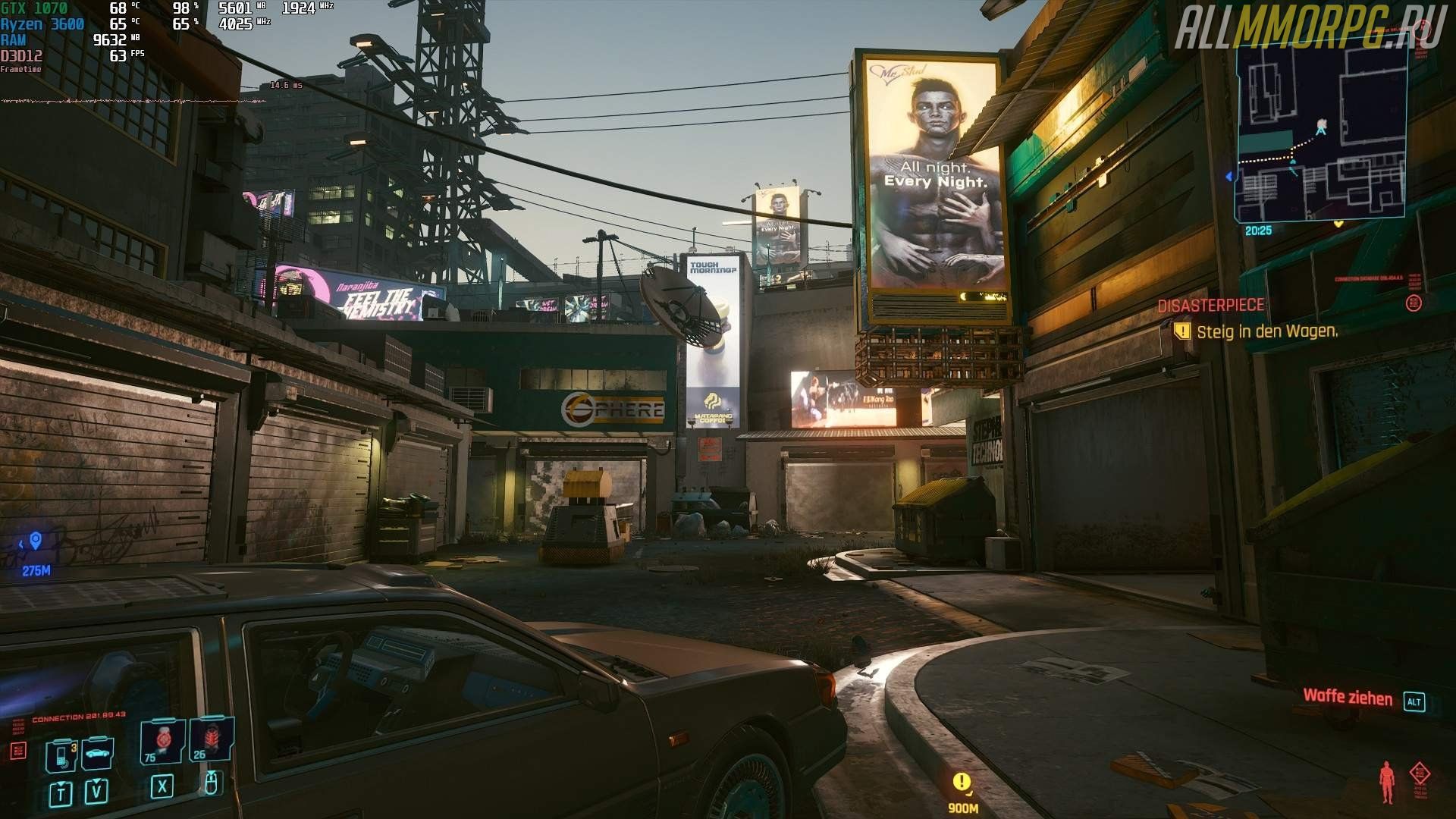Screen dimensions: 1456x819
Task: Open the minimap
Action: (x=1322, y=133)
